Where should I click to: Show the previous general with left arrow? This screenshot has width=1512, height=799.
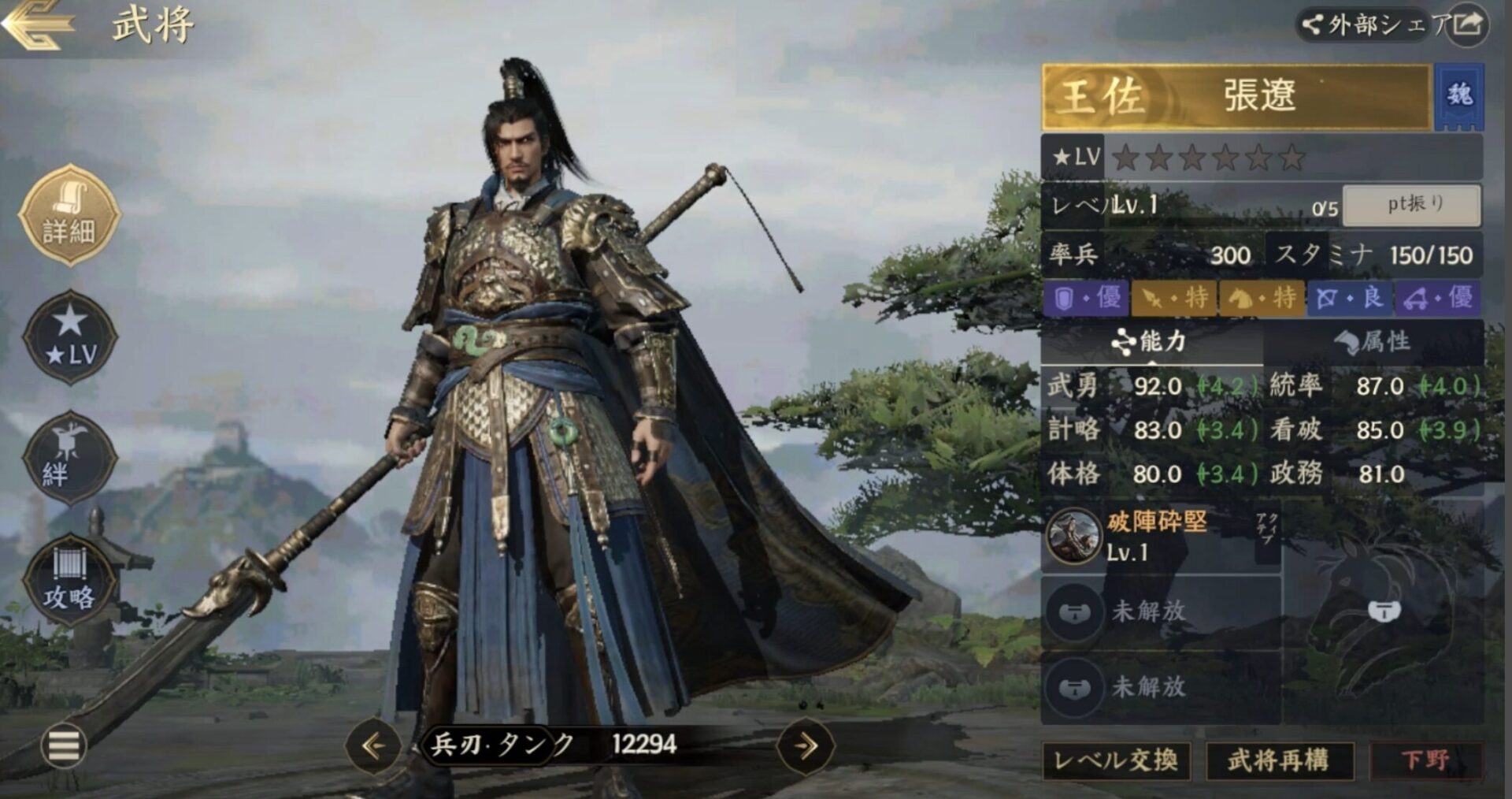tap(373, 745)
